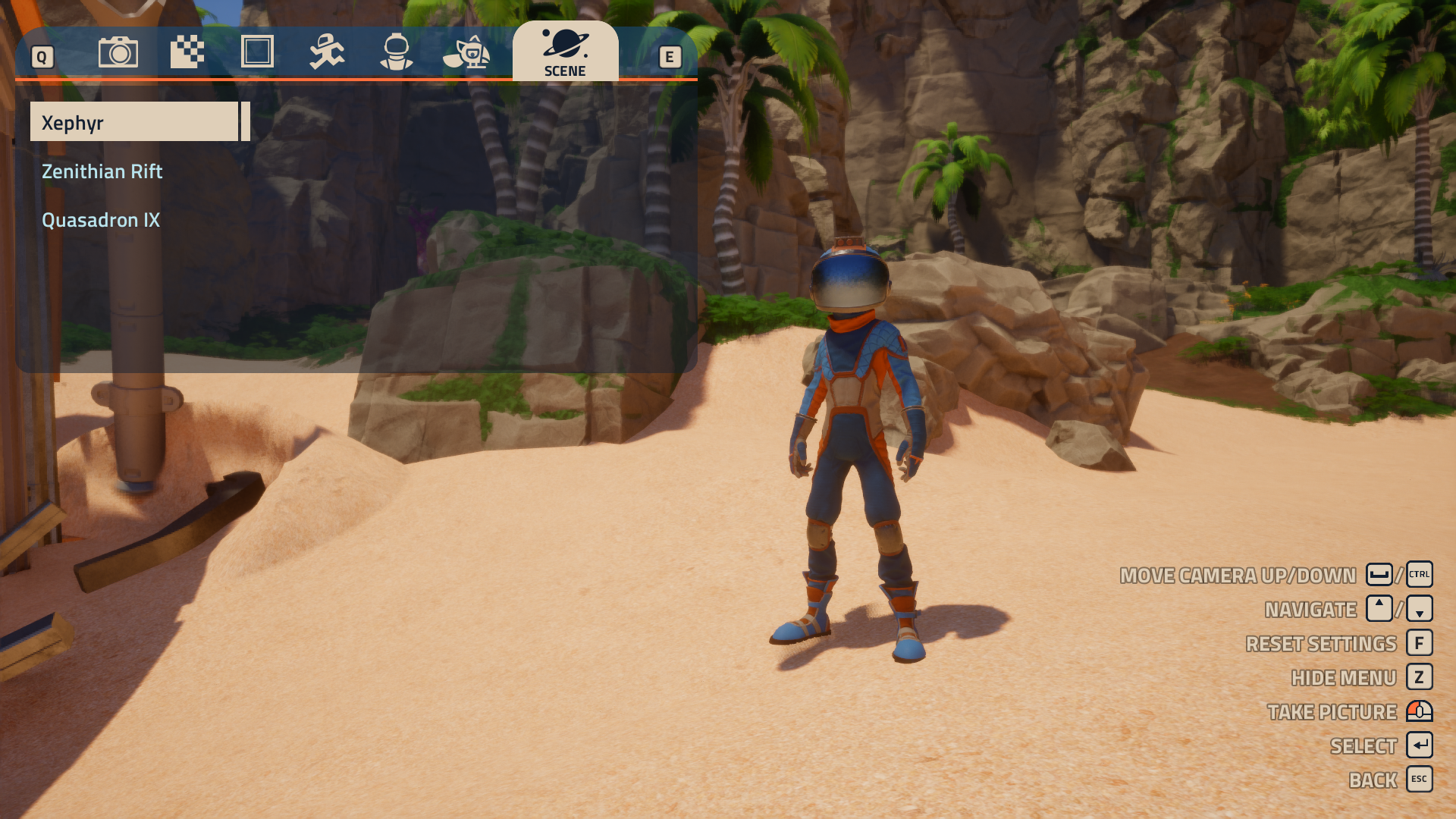This screenshot has height=819, width=1456.
Task: Select the Zenithian Rift scene
Action: (x=102, y=171)
